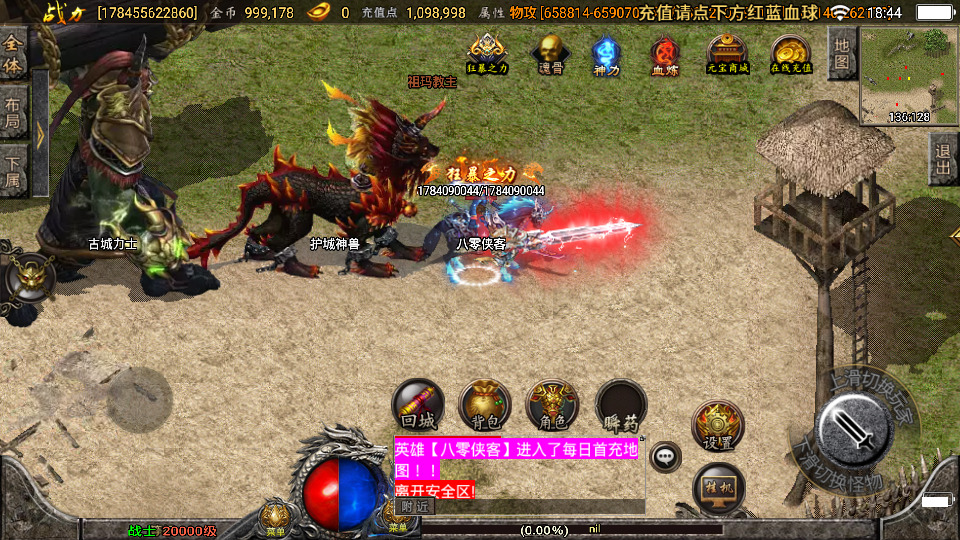Switch to the 布局 tab
This screenshot has width=960, height=540.
click(13, 111)
